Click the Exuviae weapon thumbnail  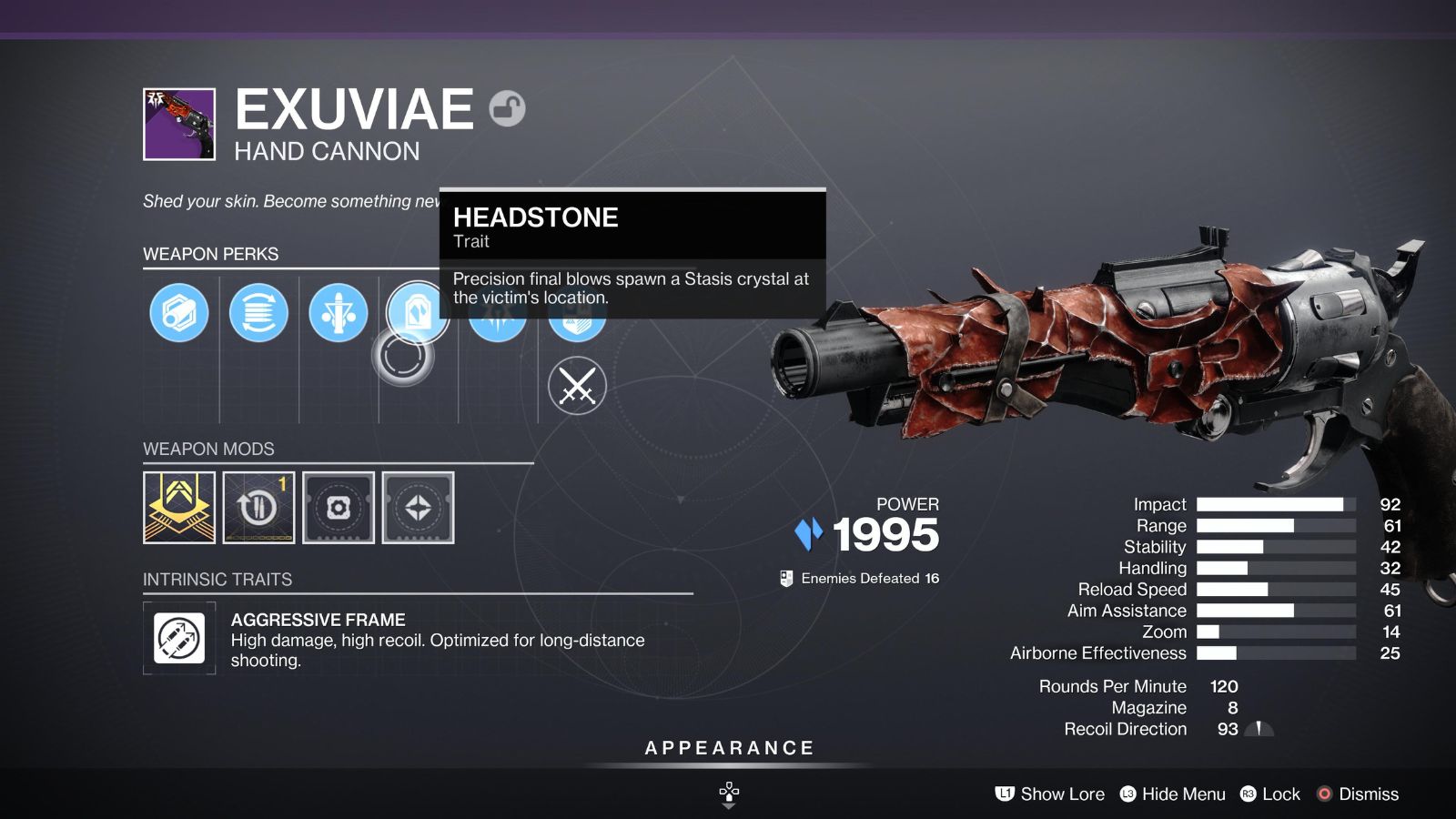(177, 125)
